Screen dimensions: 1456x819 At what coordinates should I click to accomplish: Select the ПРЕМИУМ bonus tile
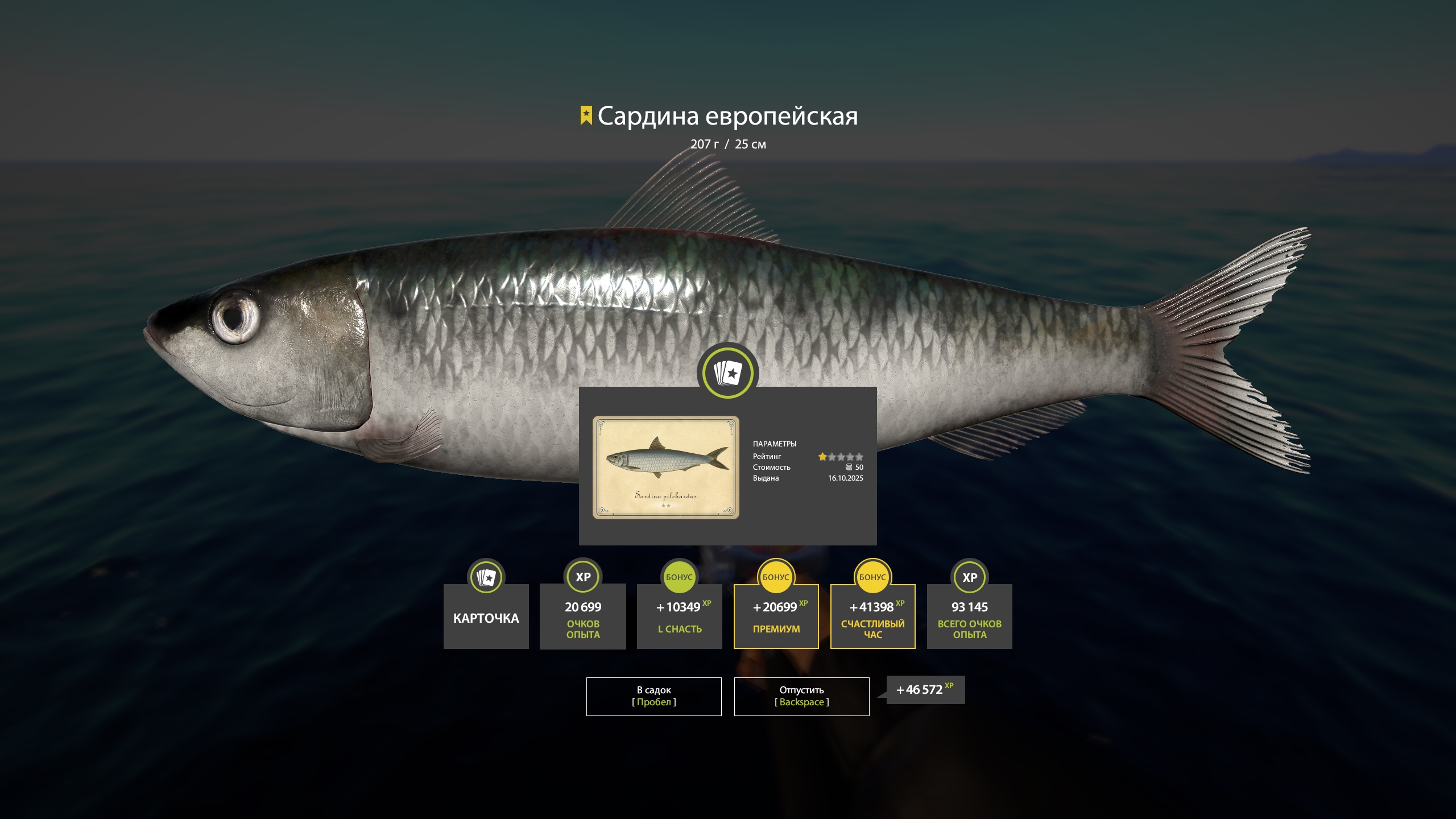coord(776,617)
